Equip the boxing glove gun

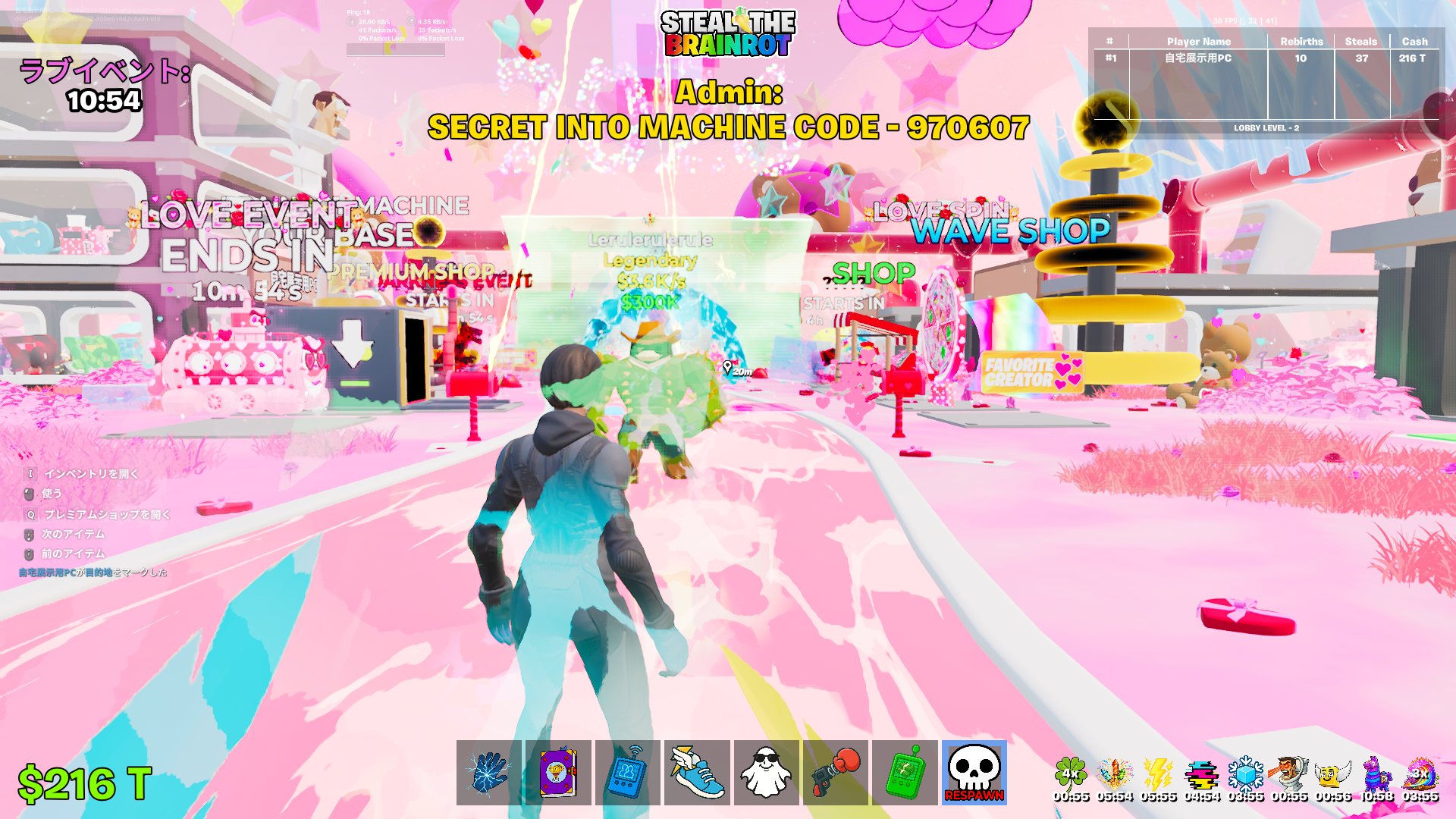[x=836, y=773]
